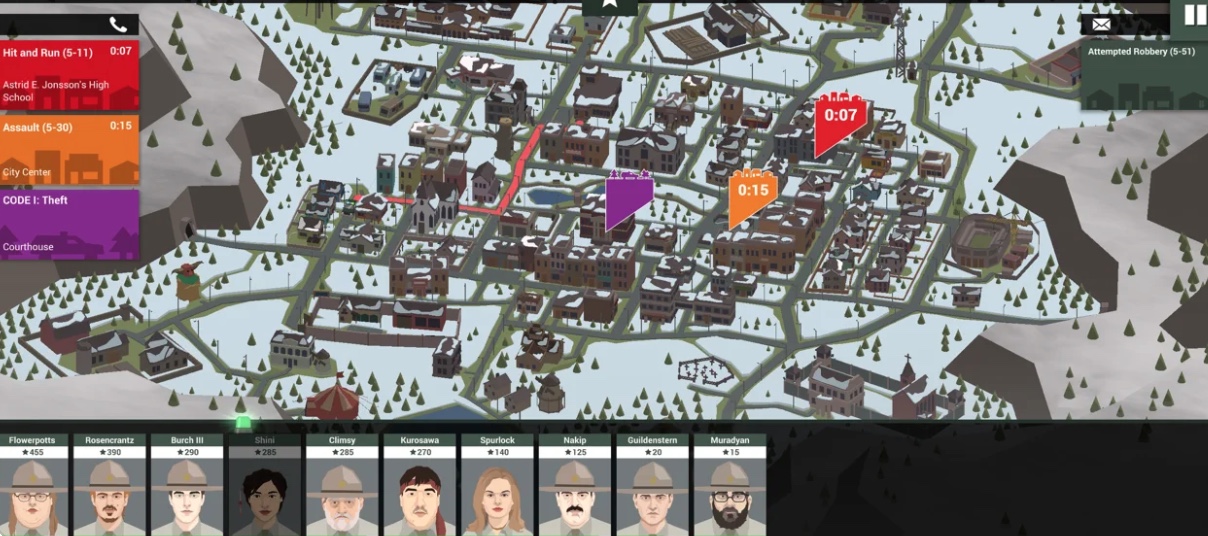The width and height of the screenshot is (1208, 536).
Task: Choose officer Rosencrantz
Action: tap(110, 485)
